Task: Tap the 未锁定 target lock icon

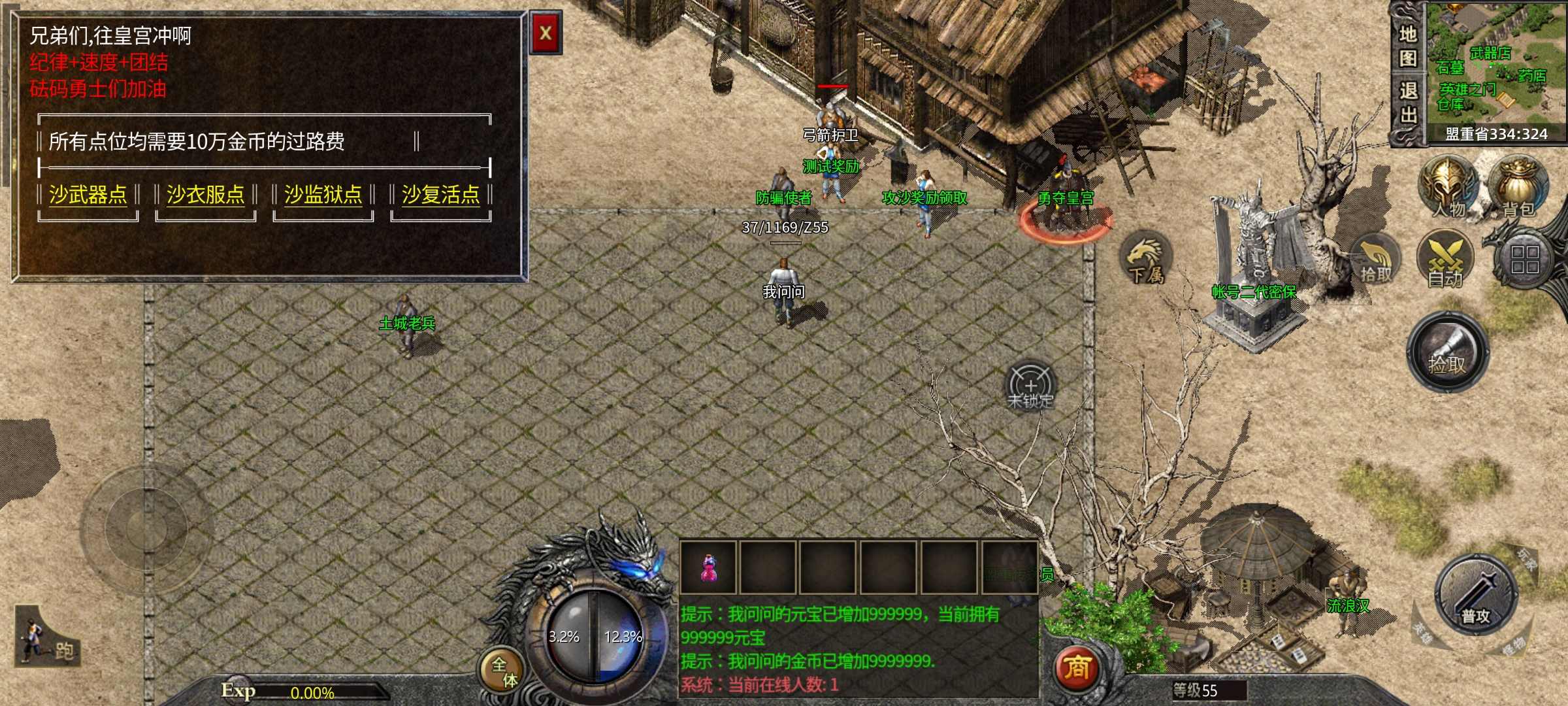Action: (x=1030, y=387)
